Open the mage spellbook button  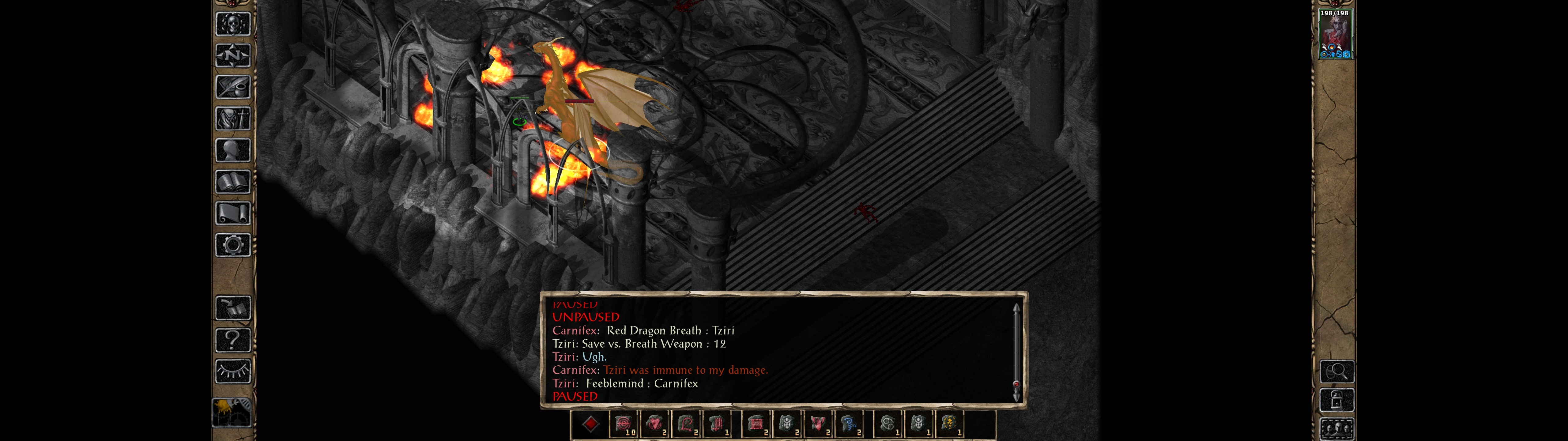click(x=232, y=182)
